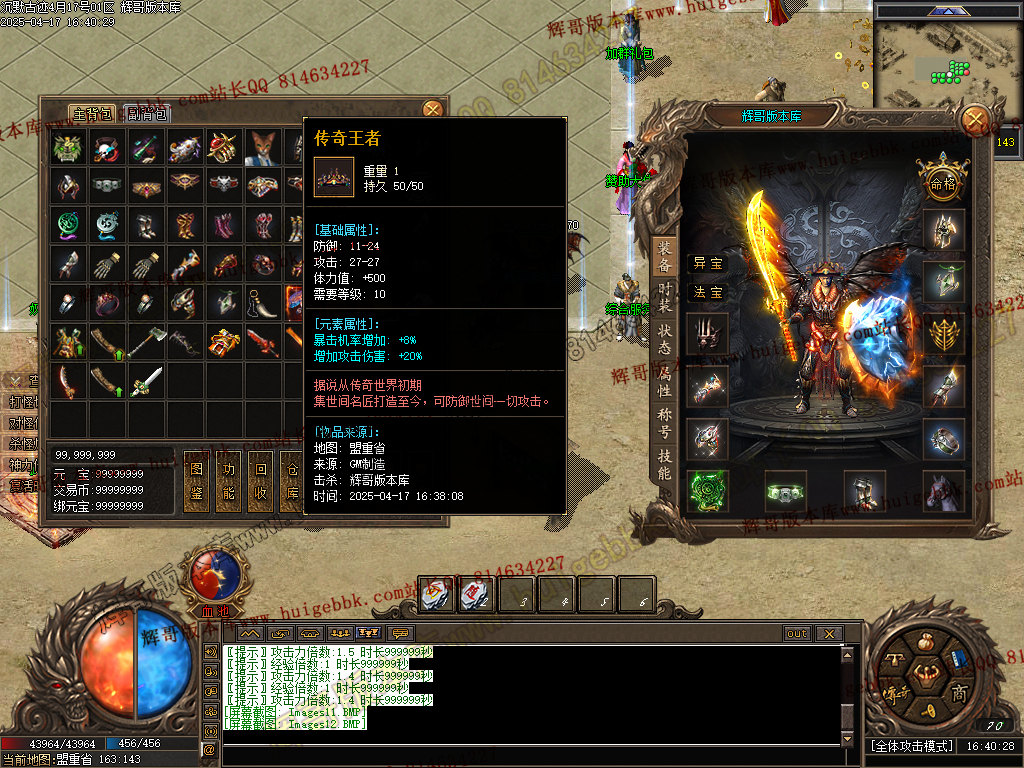Show the 技能 skills tab
The image size is (1024, 768).
pyautogui.click(x=664, y=464)
